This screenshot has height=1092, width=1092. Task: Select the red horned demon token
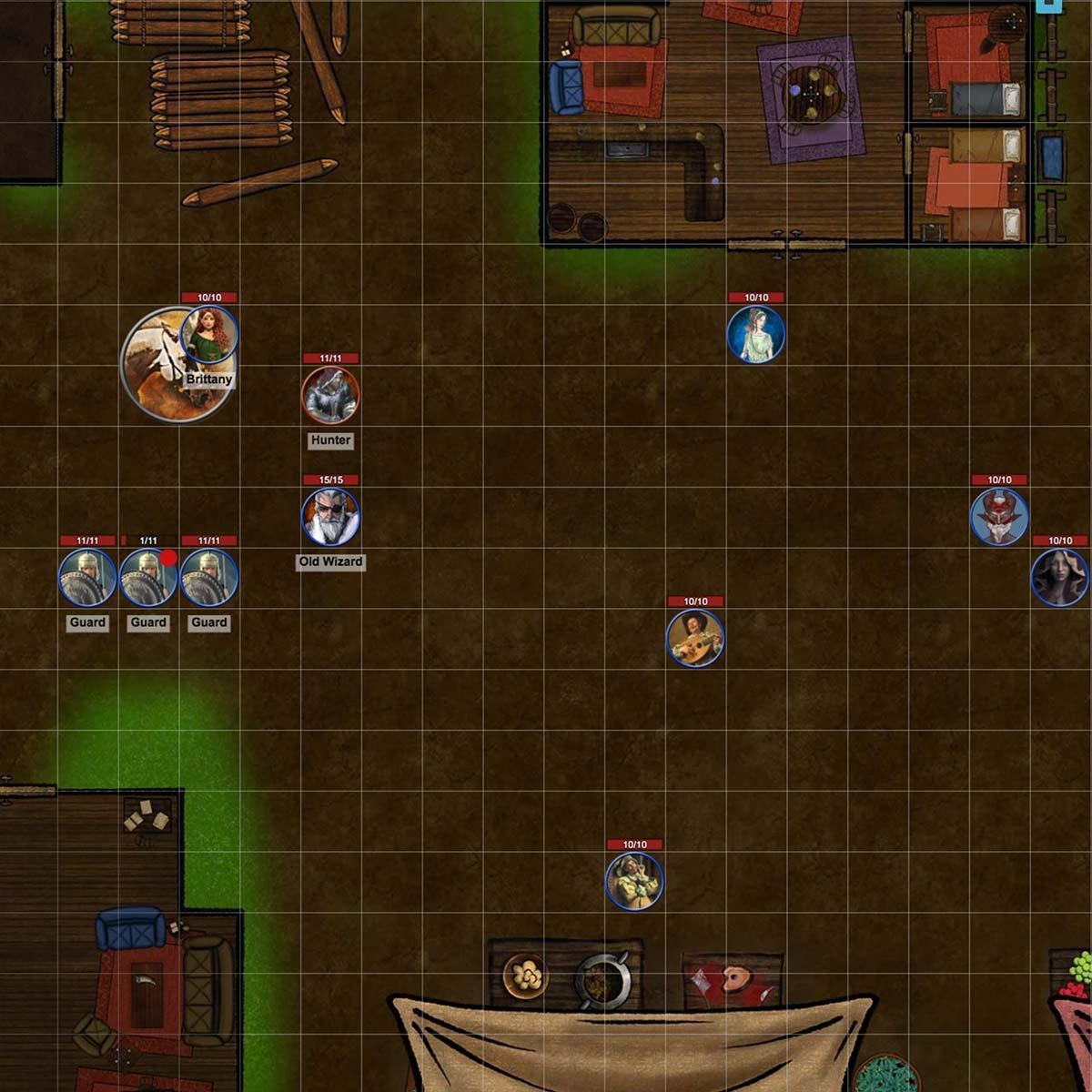coord(998,516)
